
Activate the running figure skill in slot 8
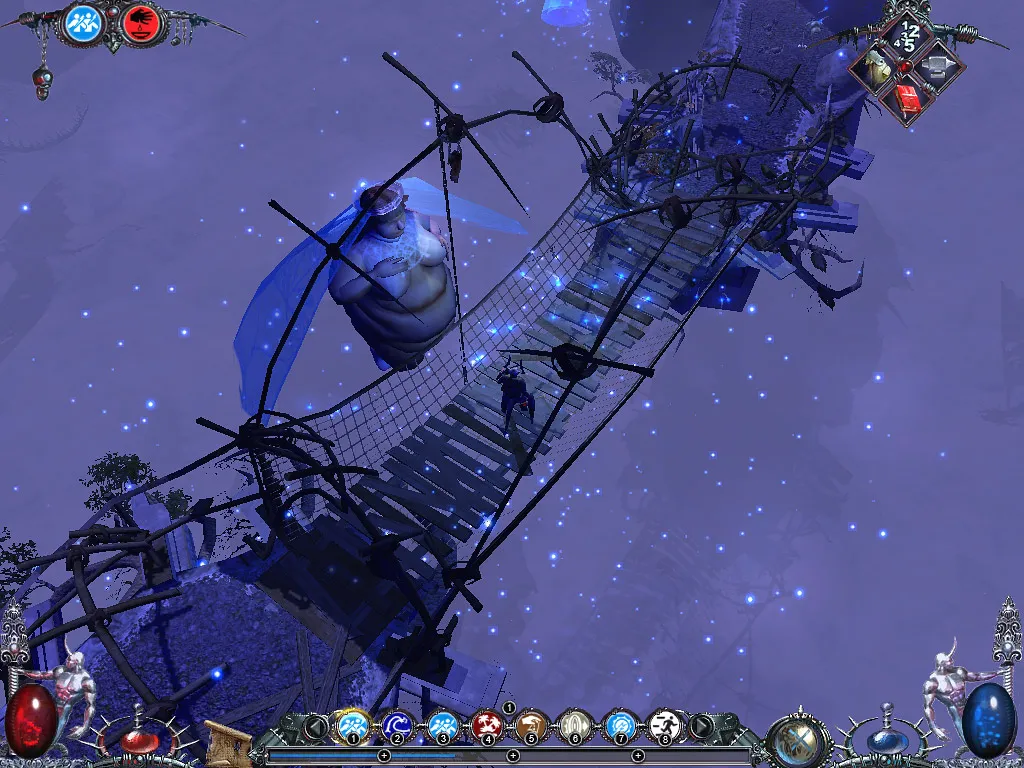(664, 725)
